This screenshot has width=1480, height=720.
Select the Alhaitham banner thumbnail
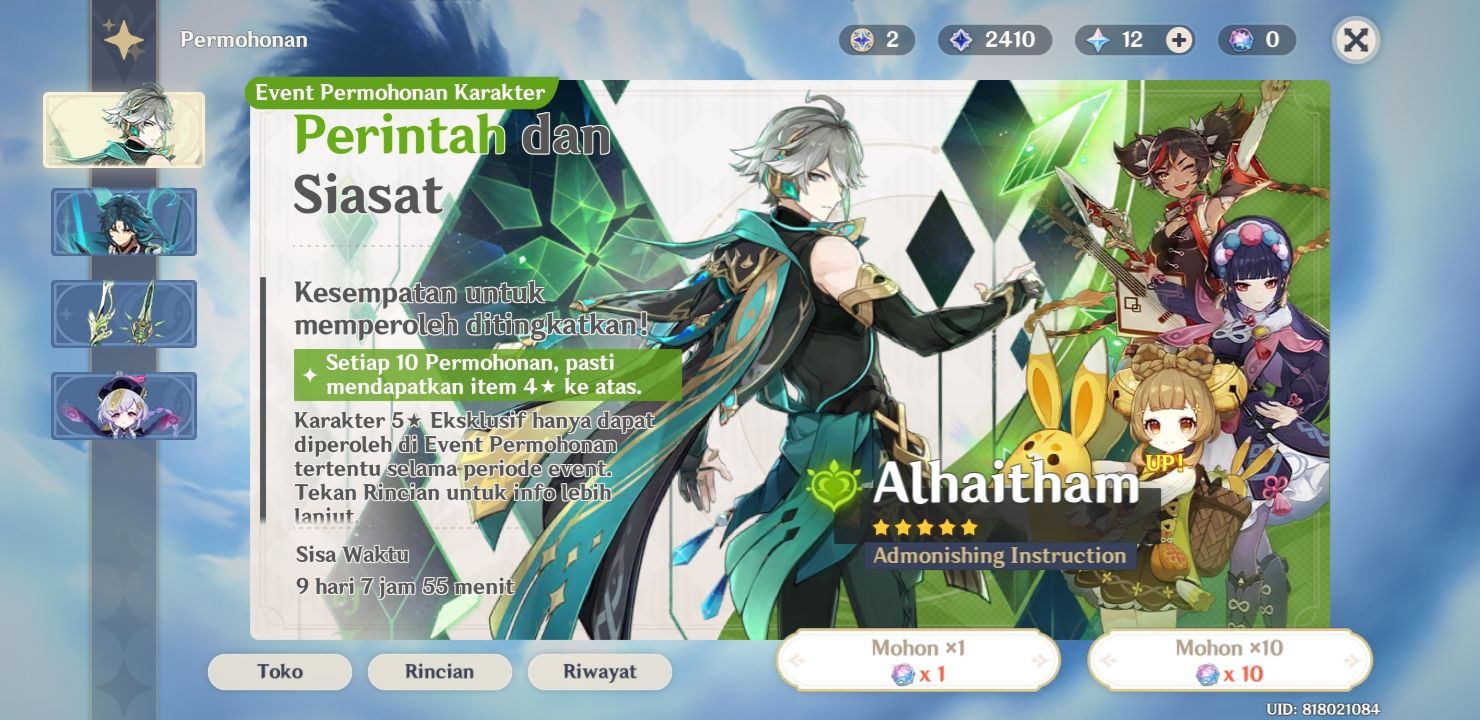pos(124,130)
